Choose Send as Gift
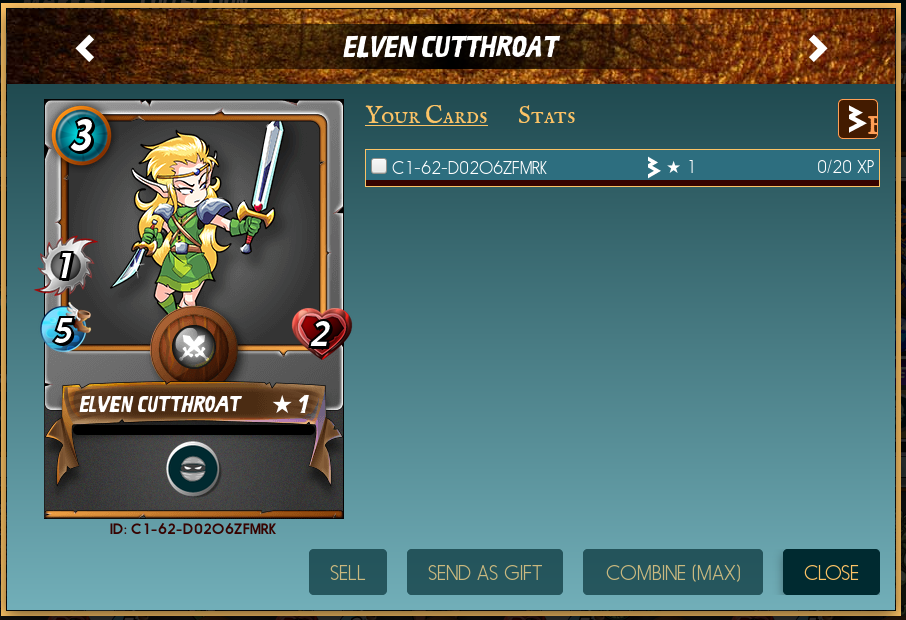 pos(484,572)
